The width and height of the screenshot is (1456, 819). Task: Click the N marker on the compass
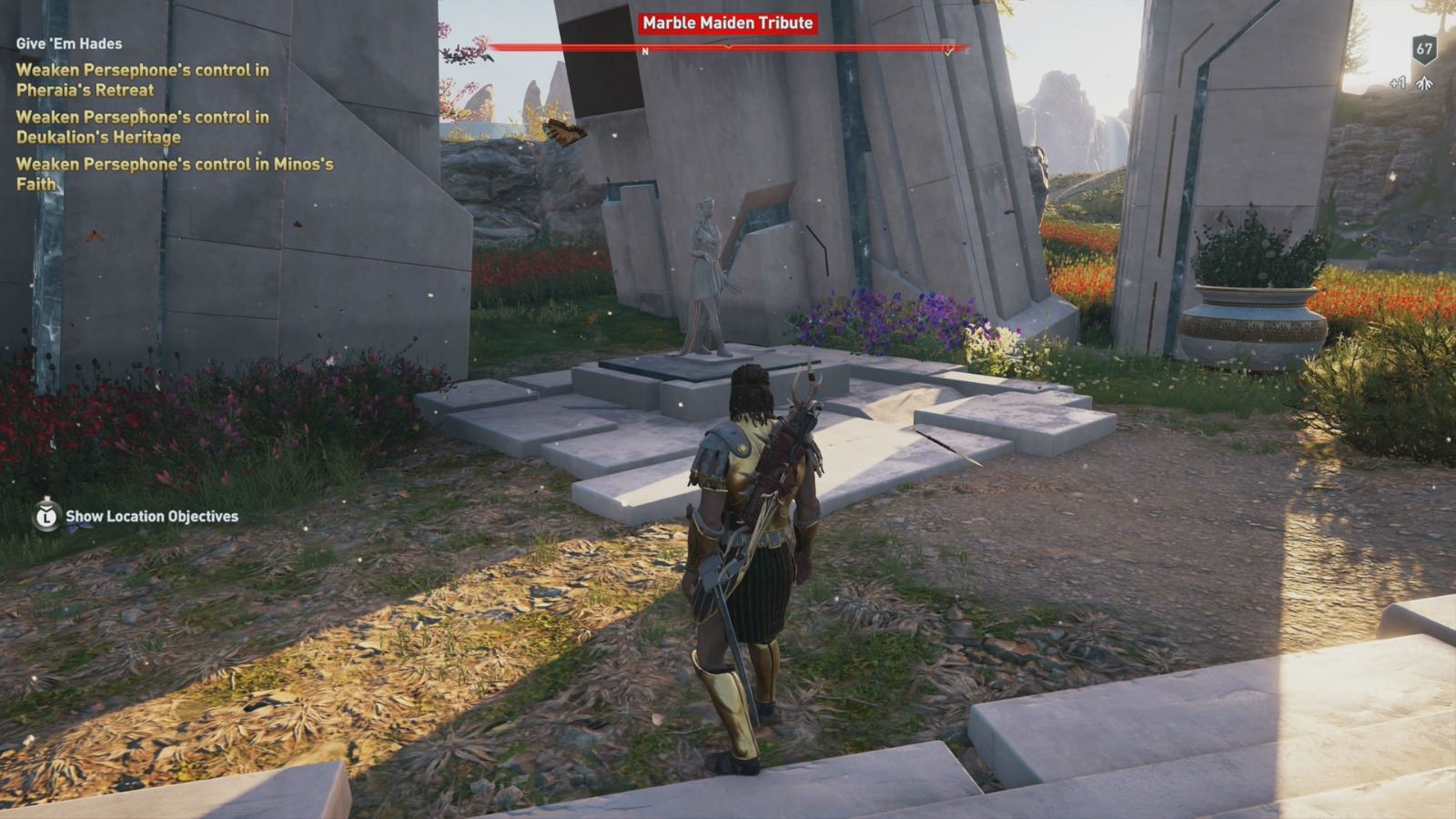(645, 51)
